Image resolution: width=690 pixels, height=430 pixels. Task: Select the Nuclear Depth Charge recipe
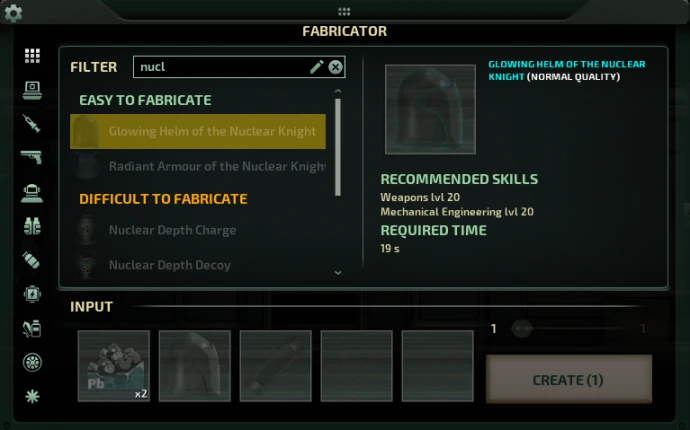pyautogui.click(x=172, y=230)
